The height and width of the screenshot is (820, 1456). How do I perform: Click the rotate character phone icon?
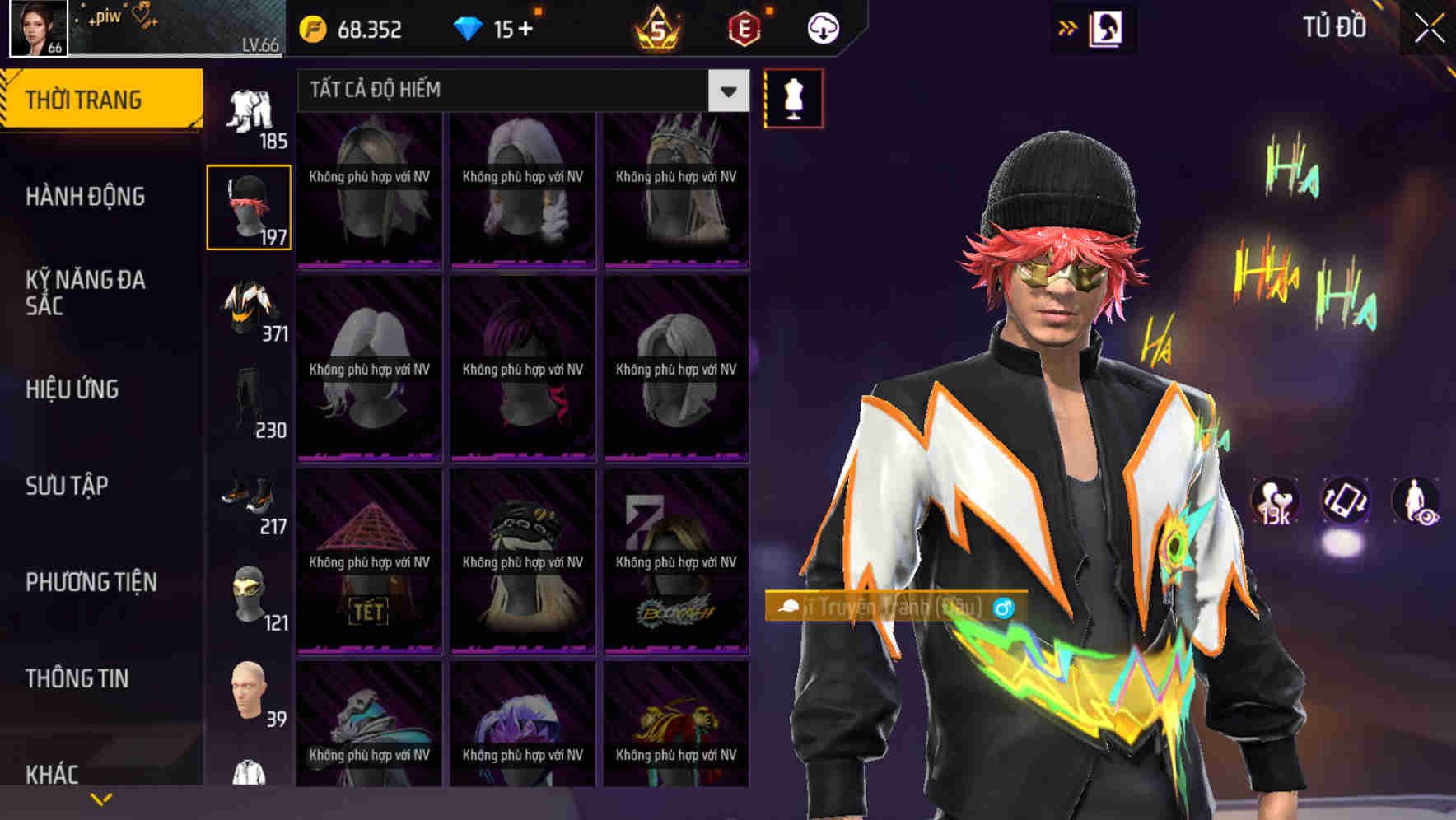[x=1344, y=502]
